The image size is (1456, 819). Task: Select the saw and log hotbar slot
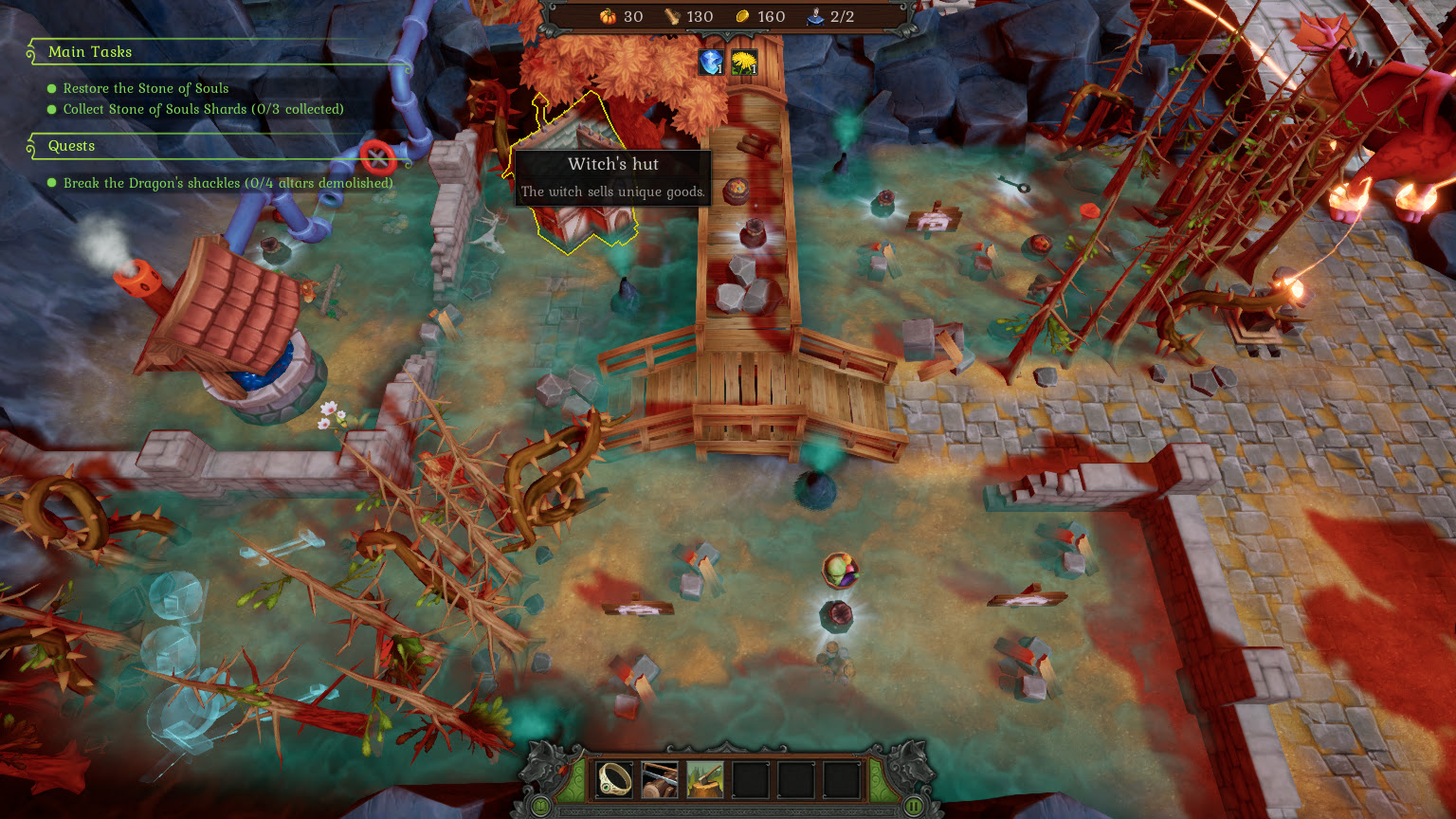660,779
